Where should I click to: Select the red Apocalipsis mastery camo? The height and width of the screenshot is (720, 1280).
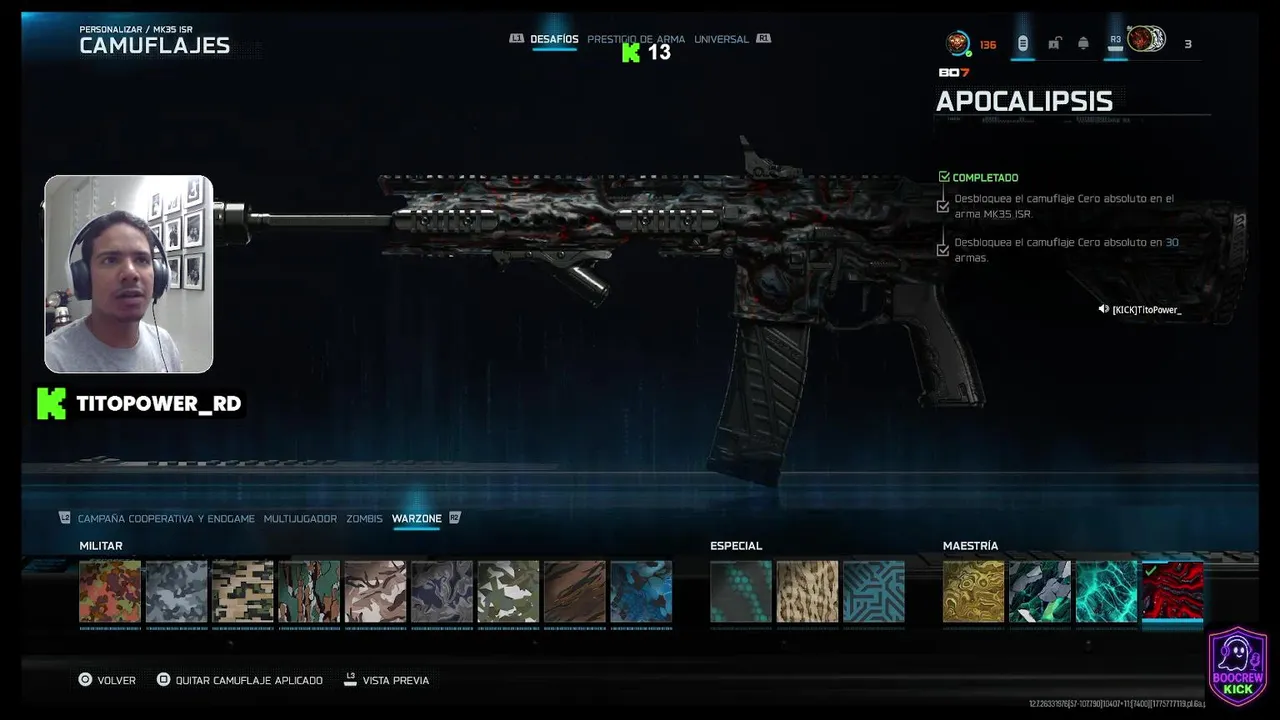tap(1172, 592)
